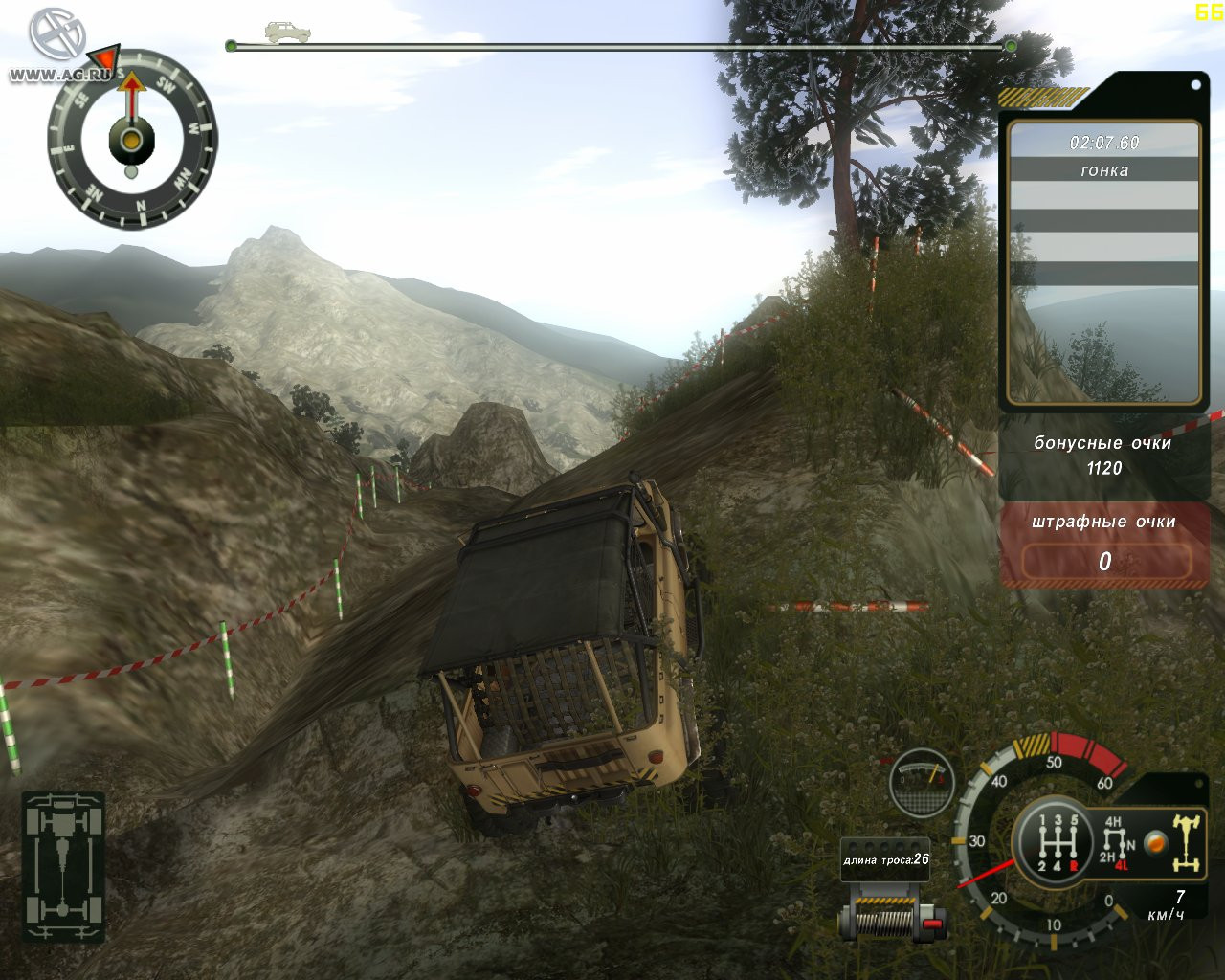Click the compass dial
The image size is (1225, 980).
tap(132, 141)
